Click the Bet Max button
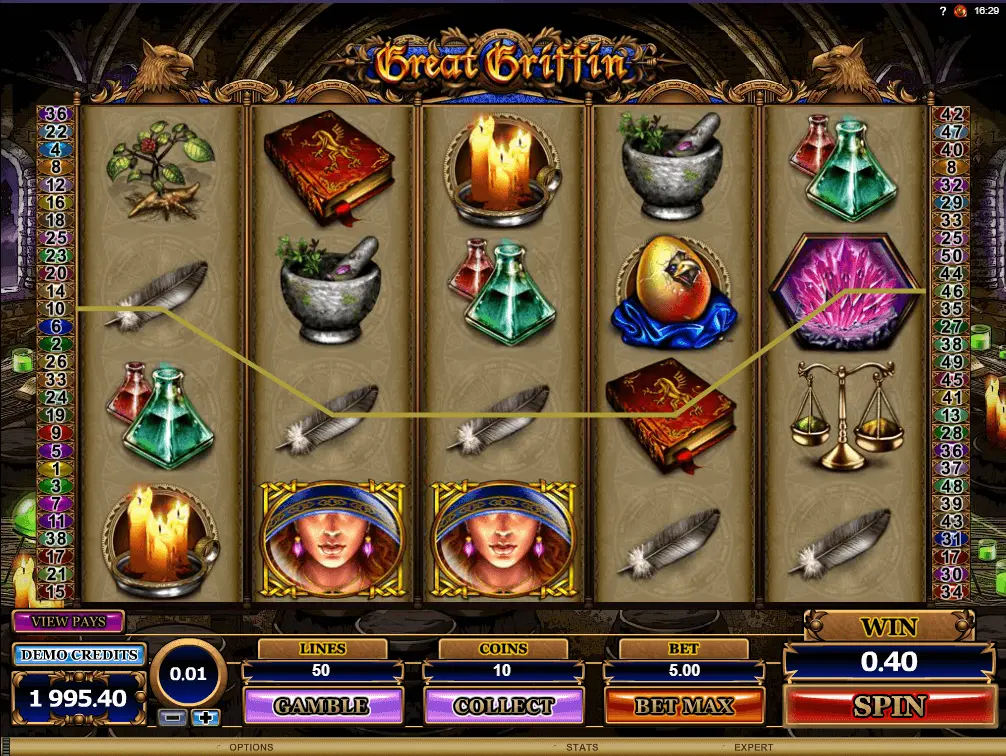The height and width of the screenshot is (756, 1006). click(x=684, y=706)
